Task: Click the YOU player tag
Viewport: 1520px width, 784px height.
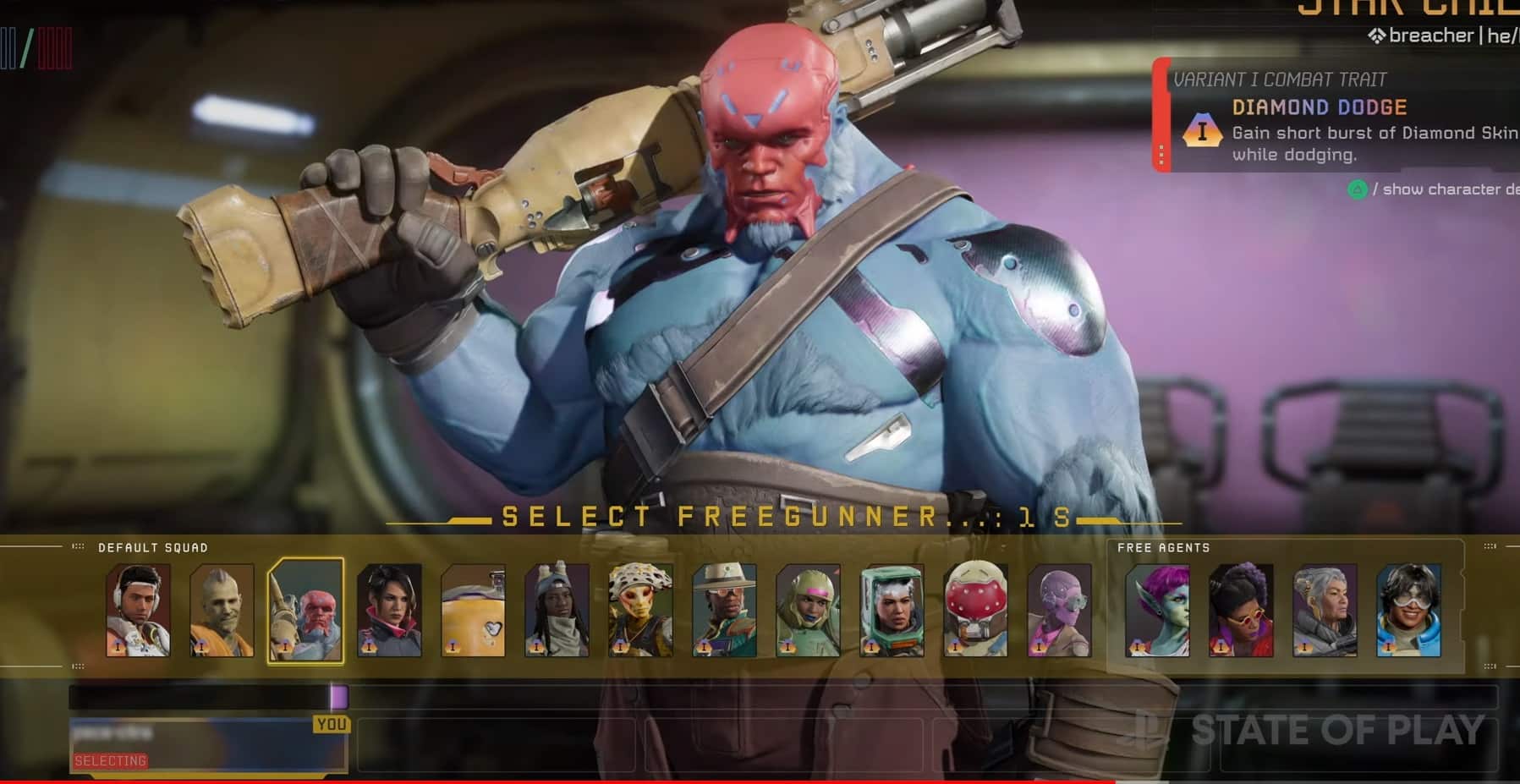Action: click(x=333, y=725)
